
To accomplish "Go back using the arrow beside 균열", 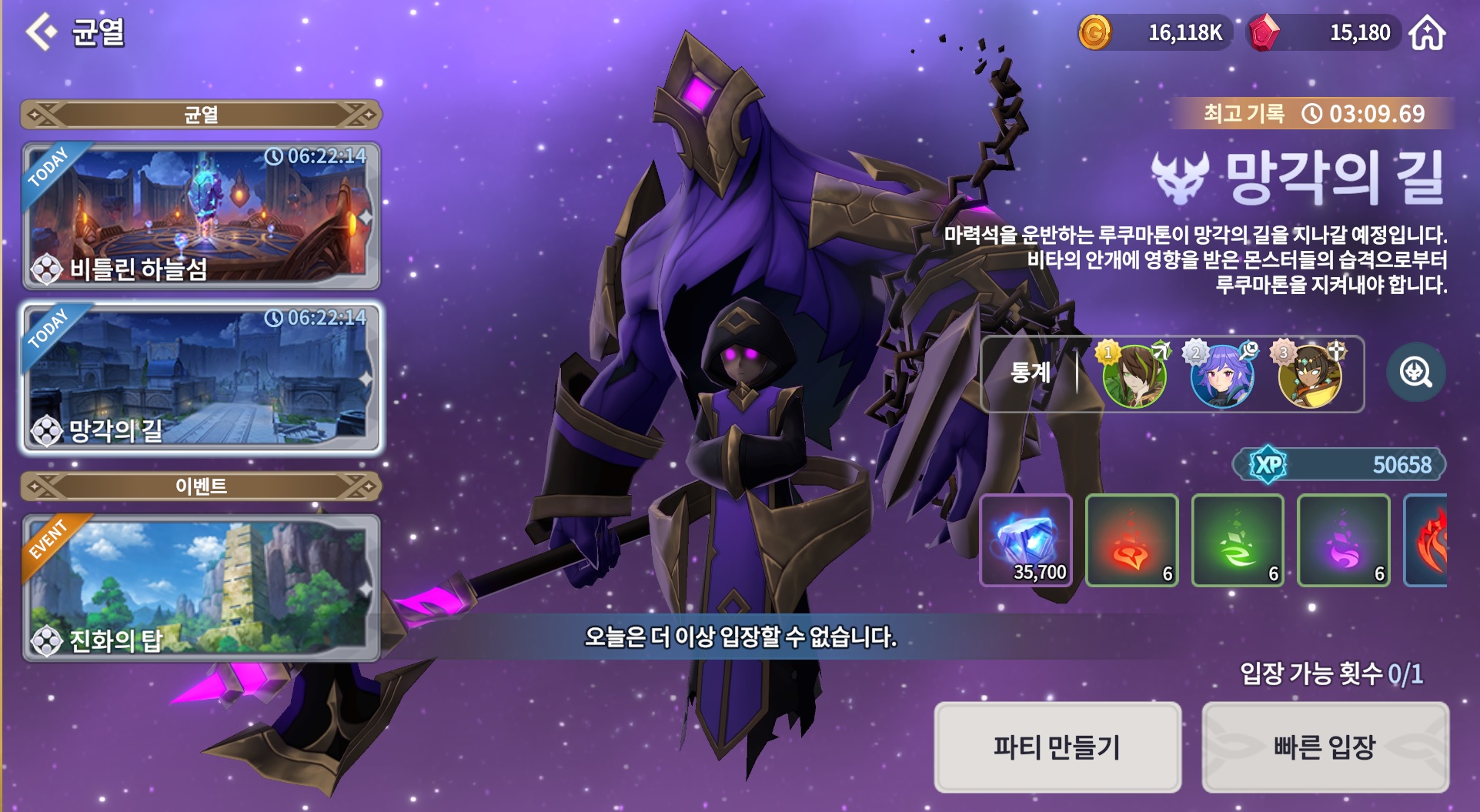I will [42, 32].
